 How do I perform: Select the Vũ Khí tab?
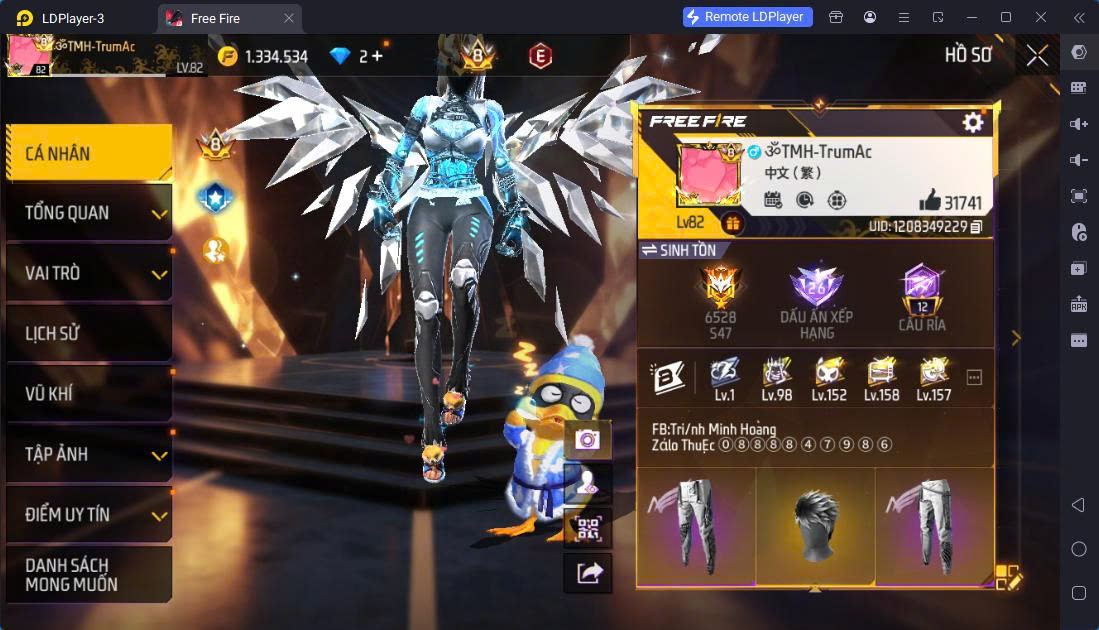88,393
